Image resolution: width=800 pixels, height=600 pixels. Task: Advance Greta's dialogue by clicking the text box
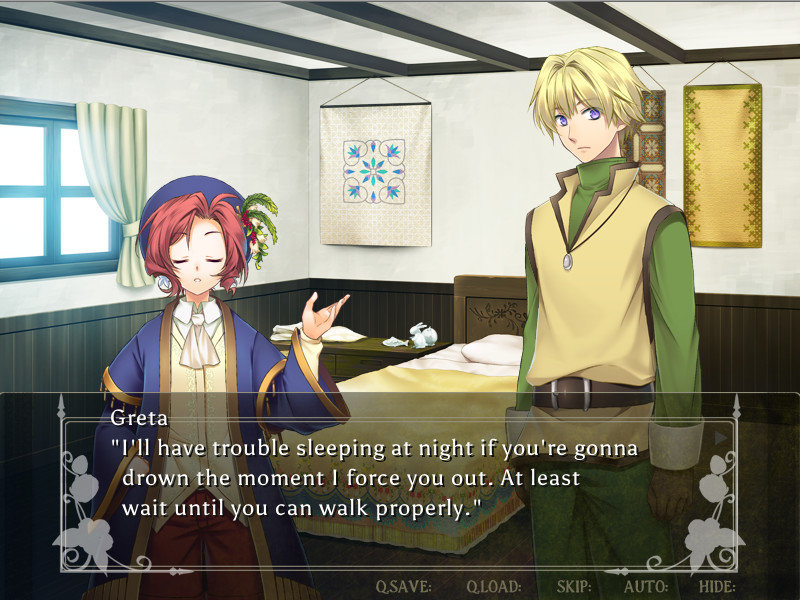click(x=400, y=478)
